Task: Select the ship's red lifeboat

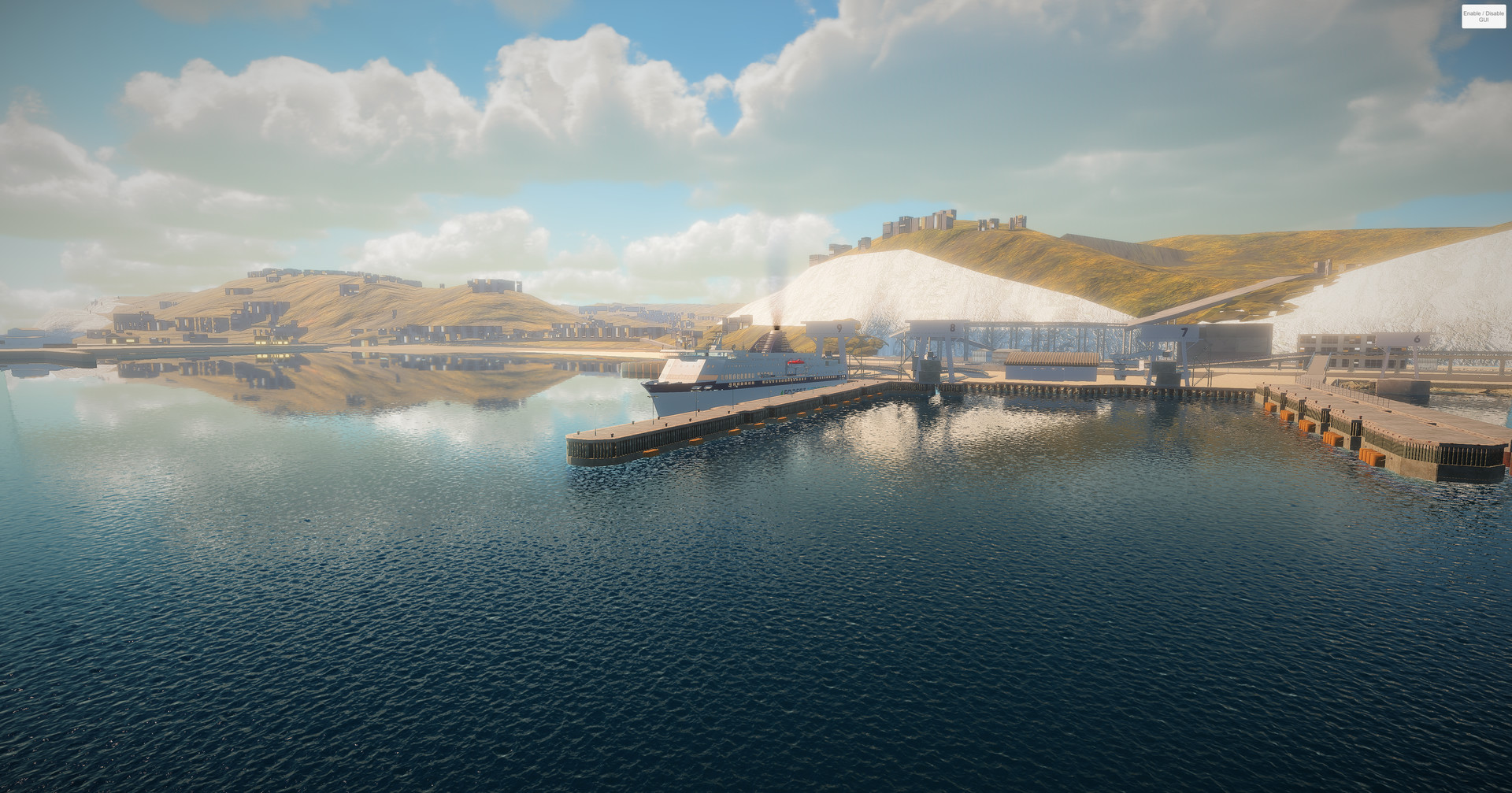Action: point(795,362)
